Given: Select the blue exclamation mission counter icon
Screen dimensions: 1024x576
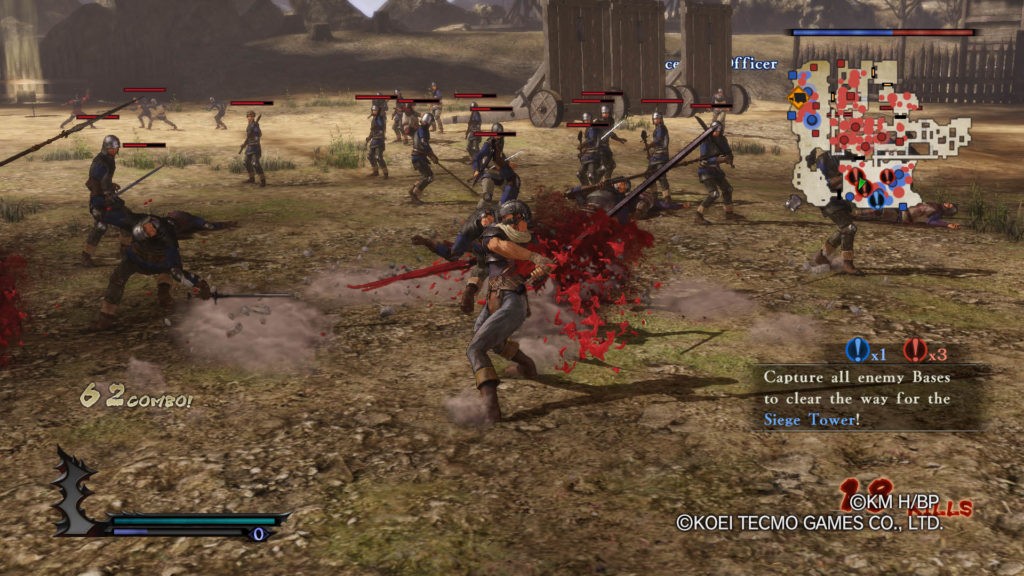Looking at the screenshot, I should coord(857,350).
